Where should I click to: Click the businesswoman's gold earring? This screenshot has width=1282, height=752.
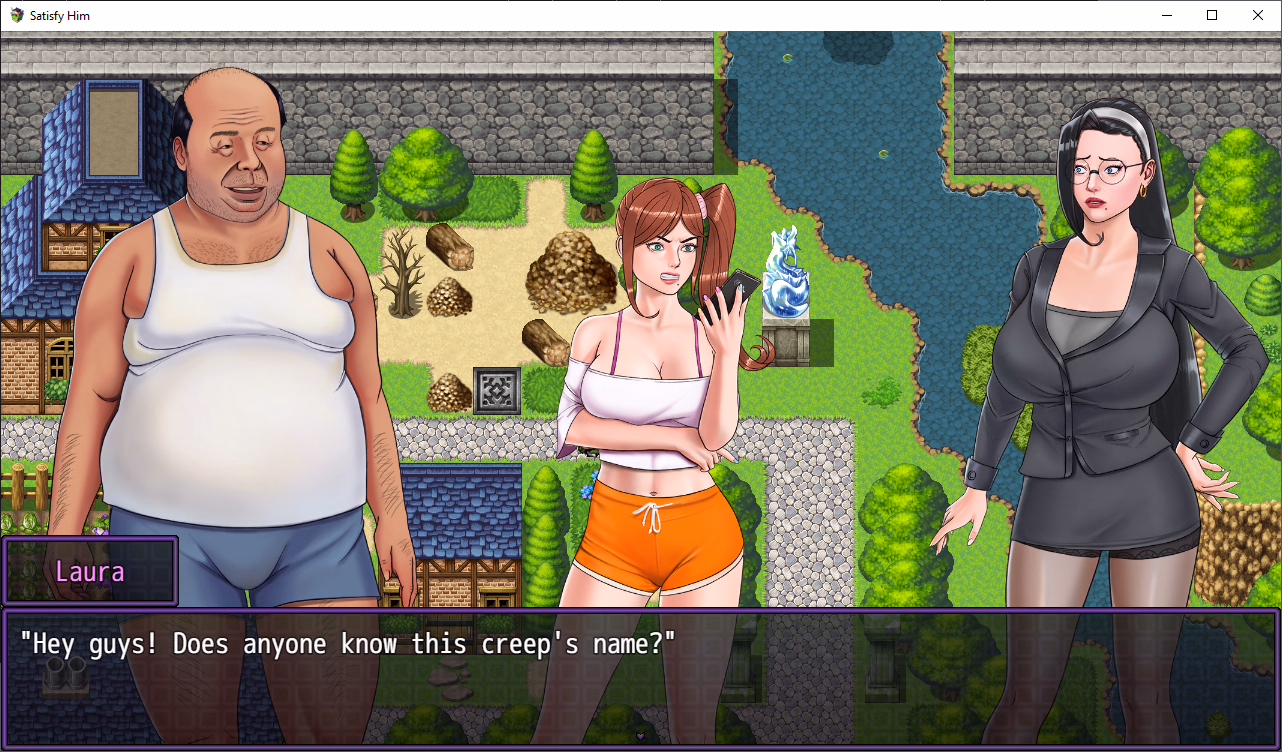pos(1146,189)
